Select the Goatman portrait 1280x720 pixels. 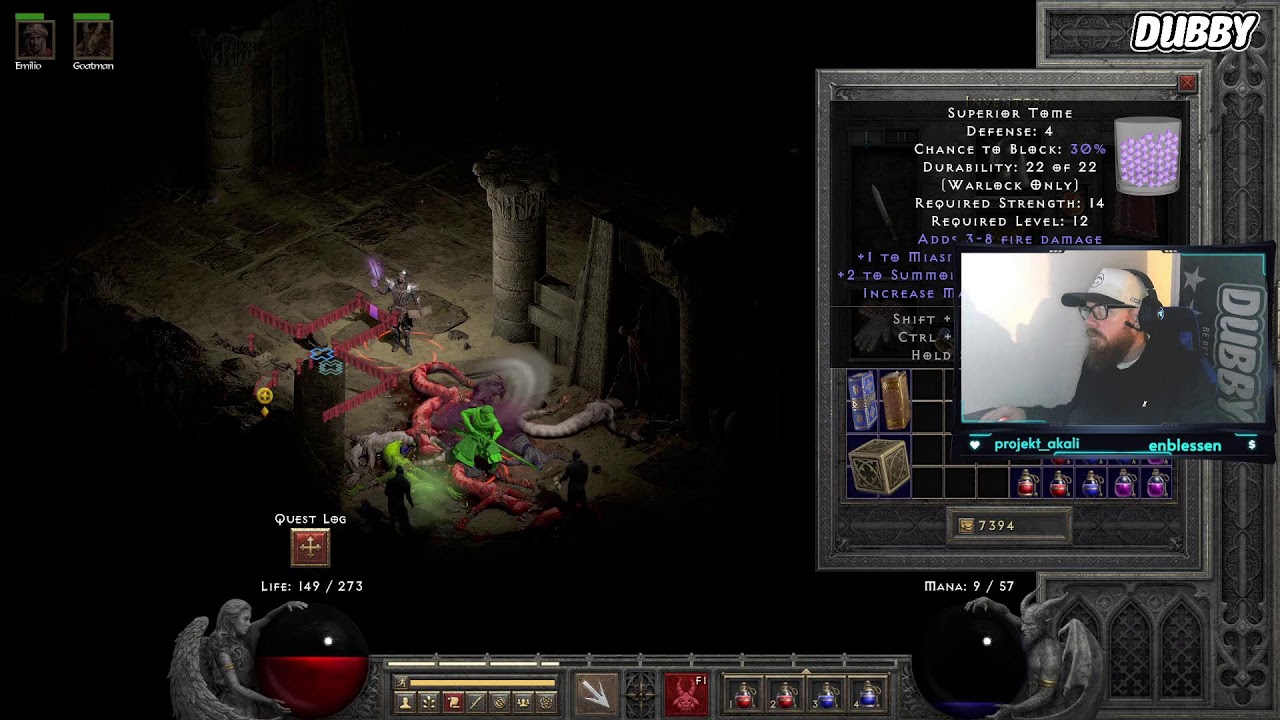(x=92, y=39)
